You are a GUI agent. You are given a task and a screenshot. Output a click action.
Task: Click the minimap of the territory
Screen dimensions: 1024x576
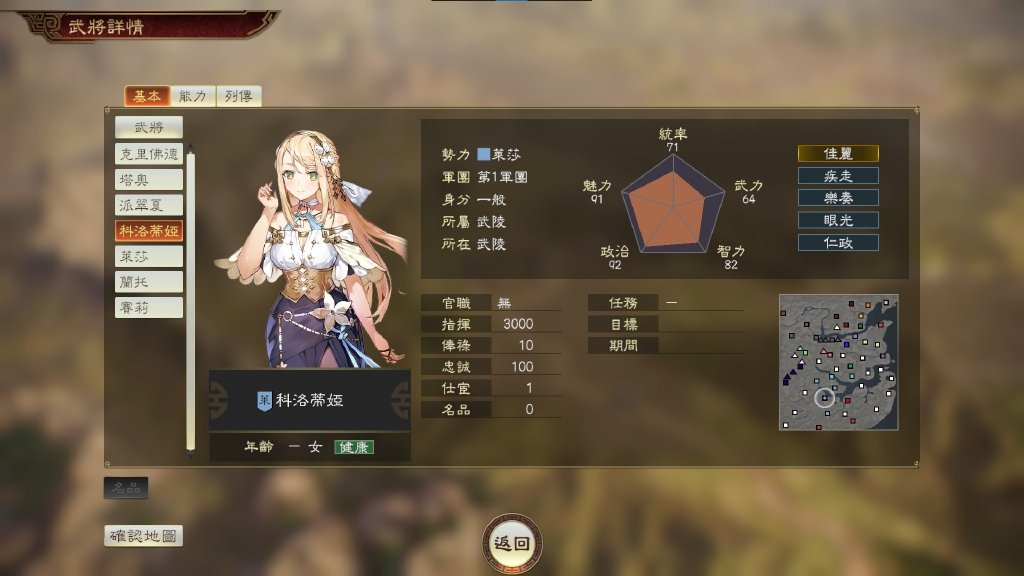[838, 362]
